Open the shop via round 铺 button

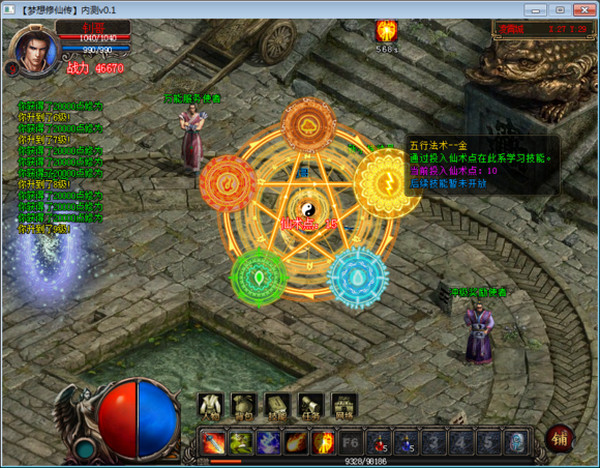tap(561, 438)
